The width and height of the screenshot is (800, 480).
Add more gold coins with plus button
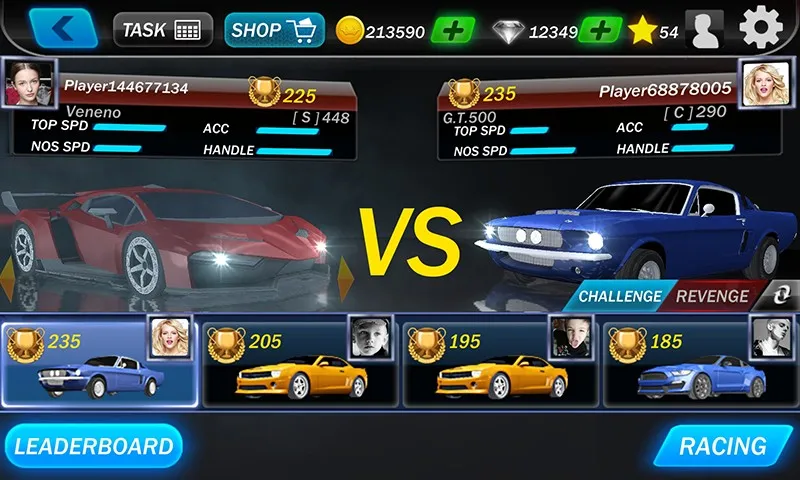point(453,30)
